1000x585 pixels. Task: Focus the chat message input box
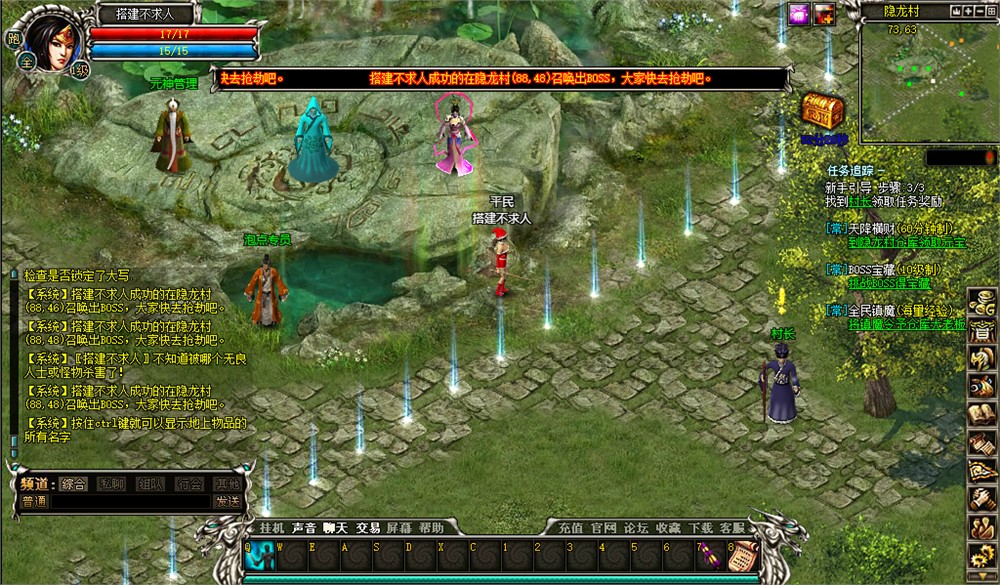click(128, 501)
